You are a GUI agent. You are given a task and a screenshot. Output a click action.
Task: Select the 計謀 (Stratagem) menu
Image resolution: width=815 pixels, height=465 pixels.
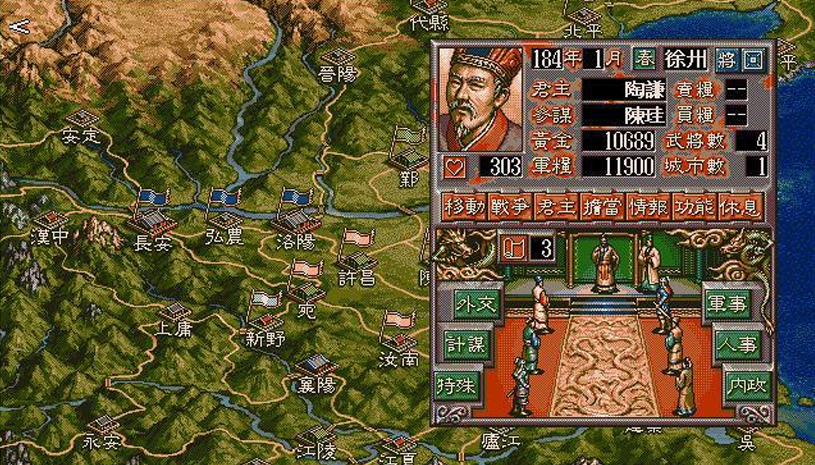tap(463, 344)
